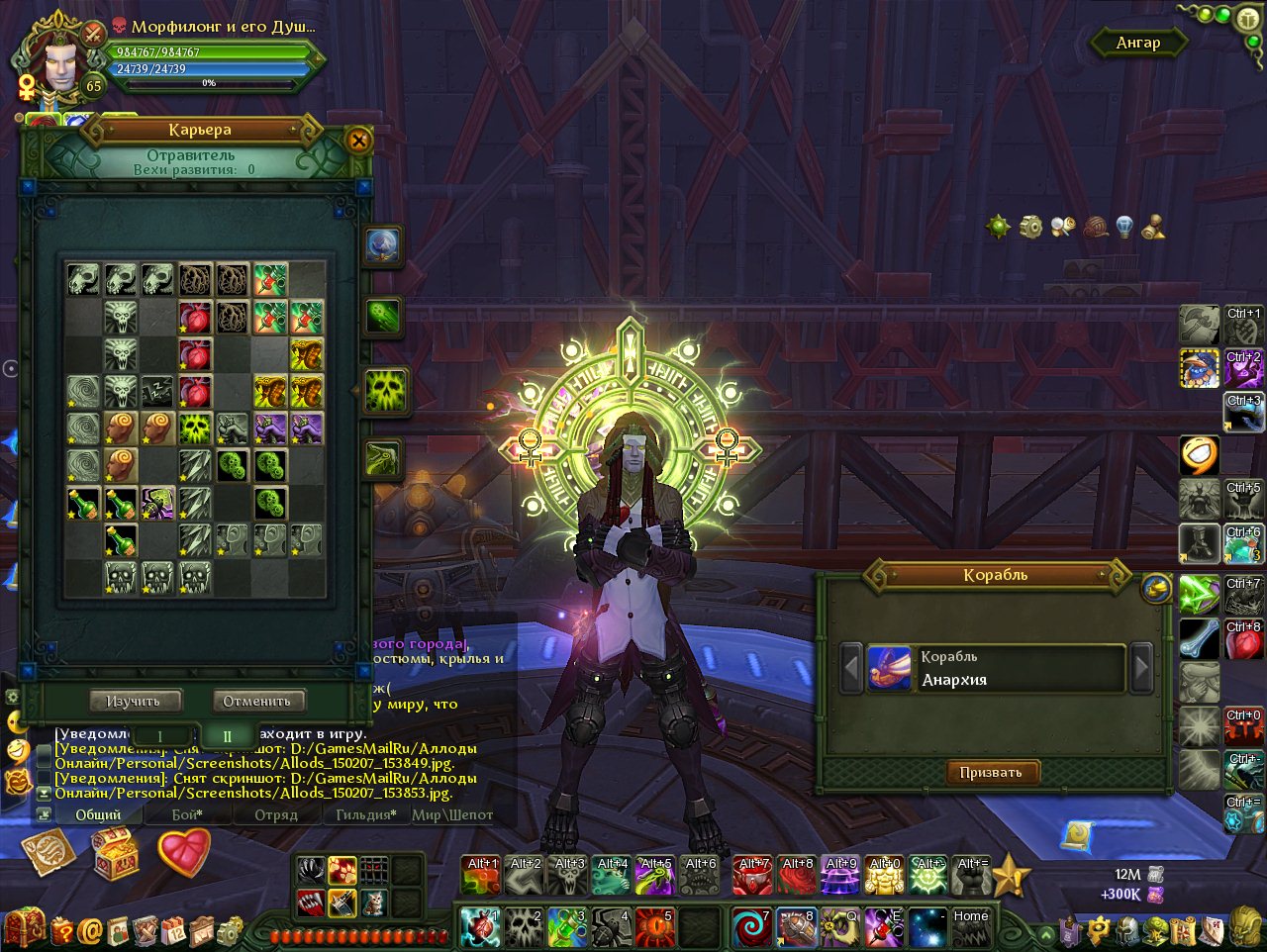Switch to the Общий chat tab
1267x952 pixels.
pyautogui.click(x=98, y=814)
